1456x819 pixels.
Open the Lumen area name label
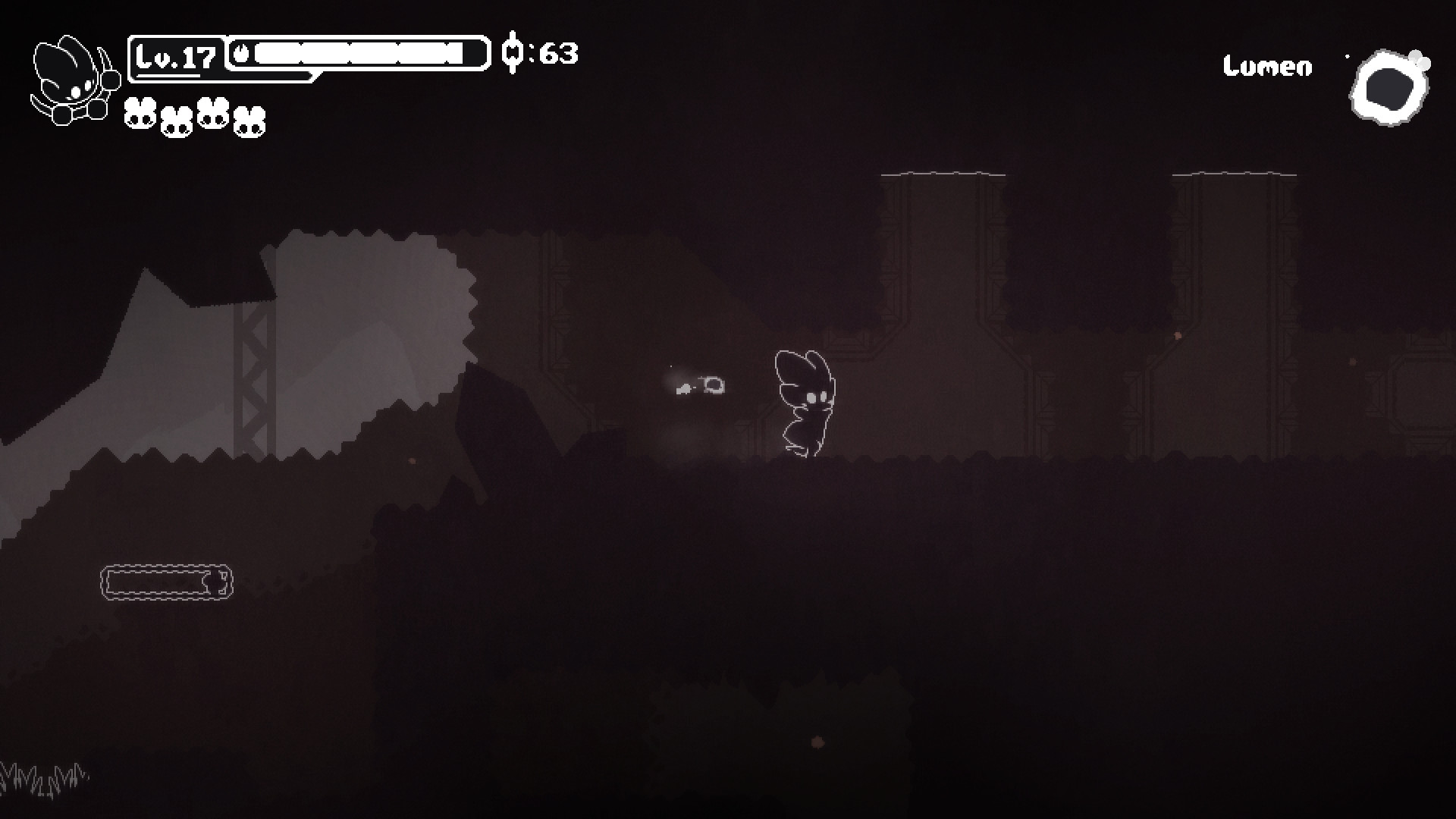click(1267, 67)
